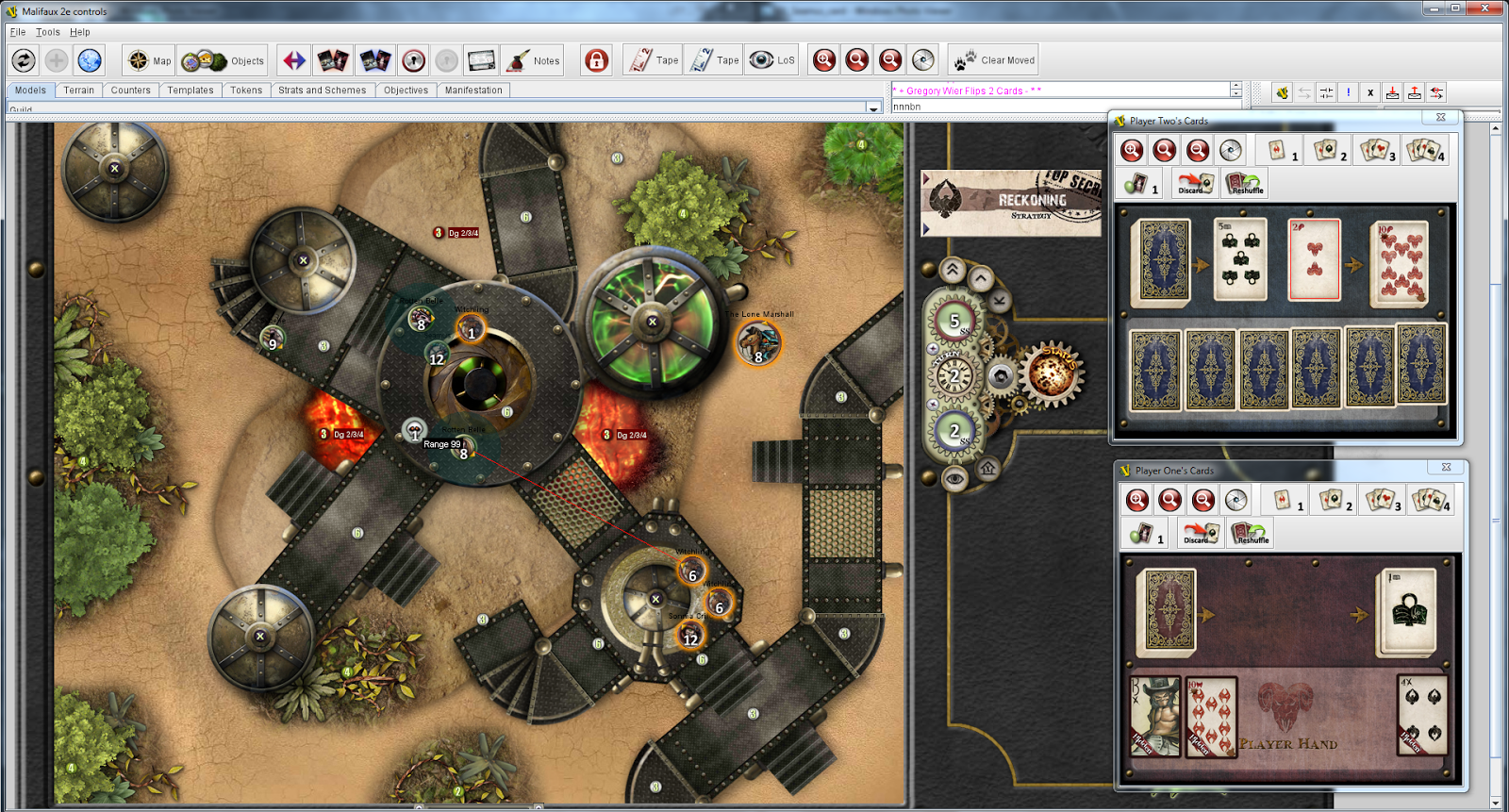Switch to the Objectives tab

pyautogui.click(x=406, y=91)
